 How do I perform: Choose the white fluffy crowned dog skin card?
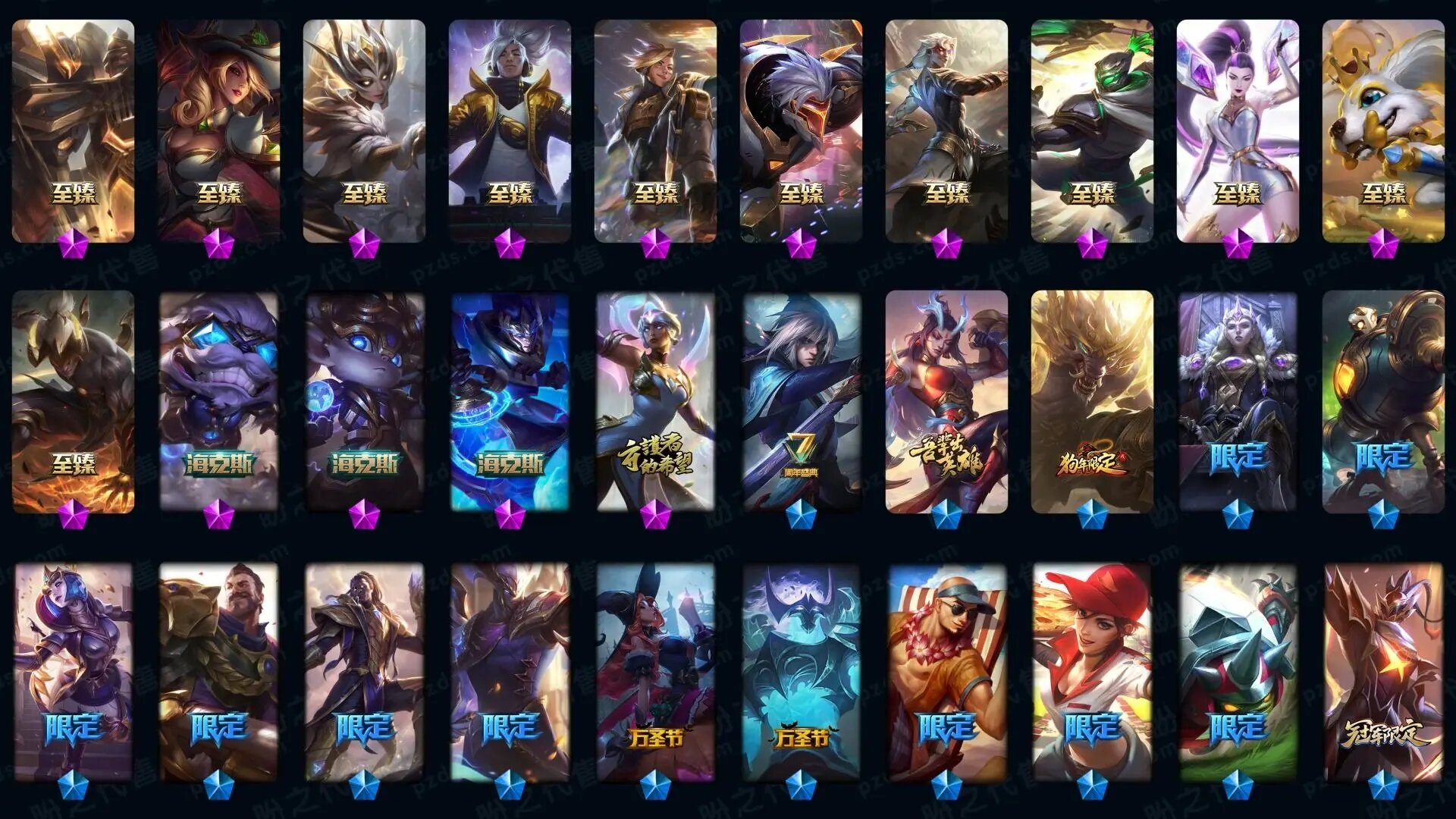click(x=1383, y=130)
